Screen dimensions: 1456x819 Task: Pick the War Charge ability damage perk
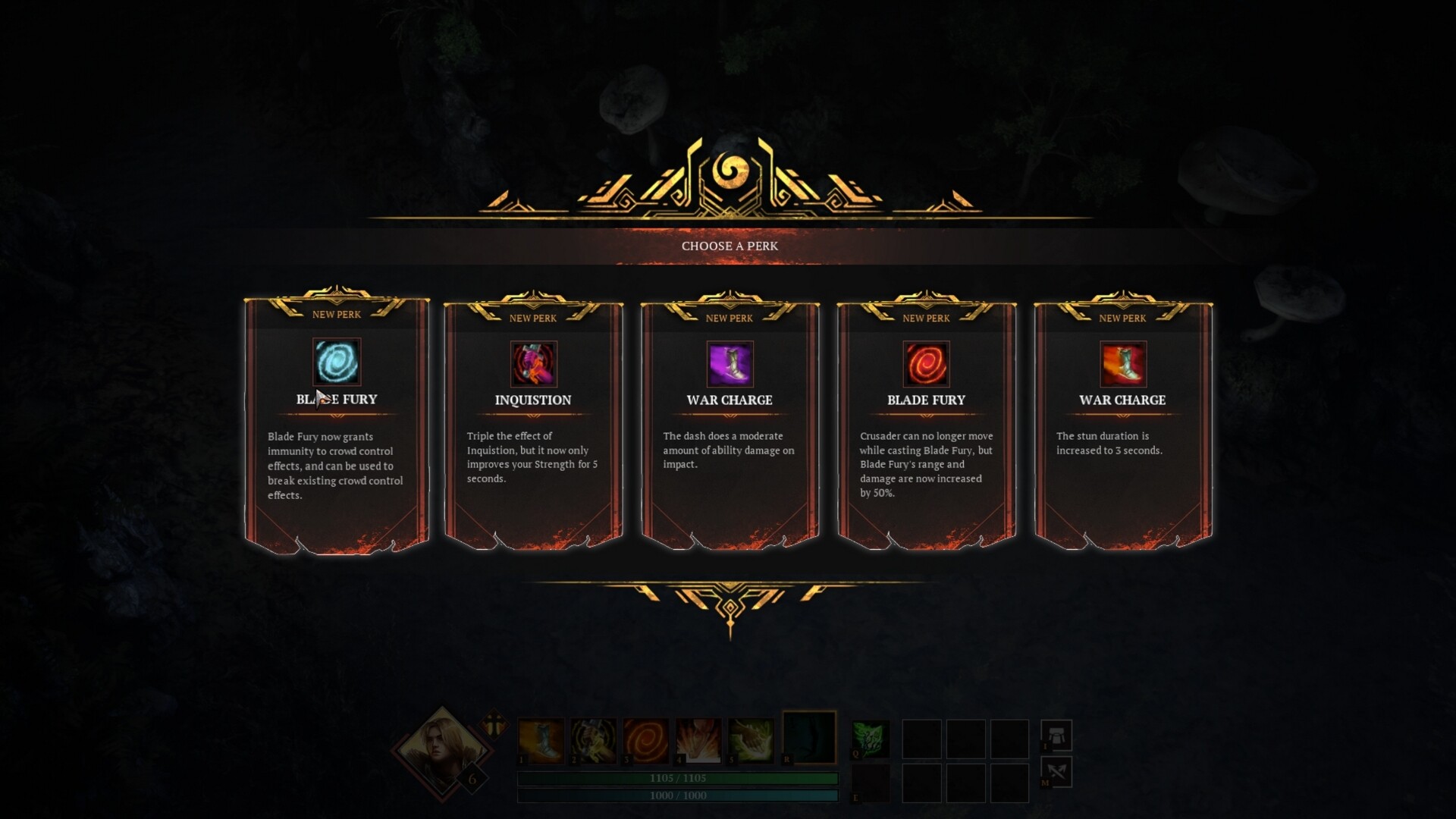point(730,425)
